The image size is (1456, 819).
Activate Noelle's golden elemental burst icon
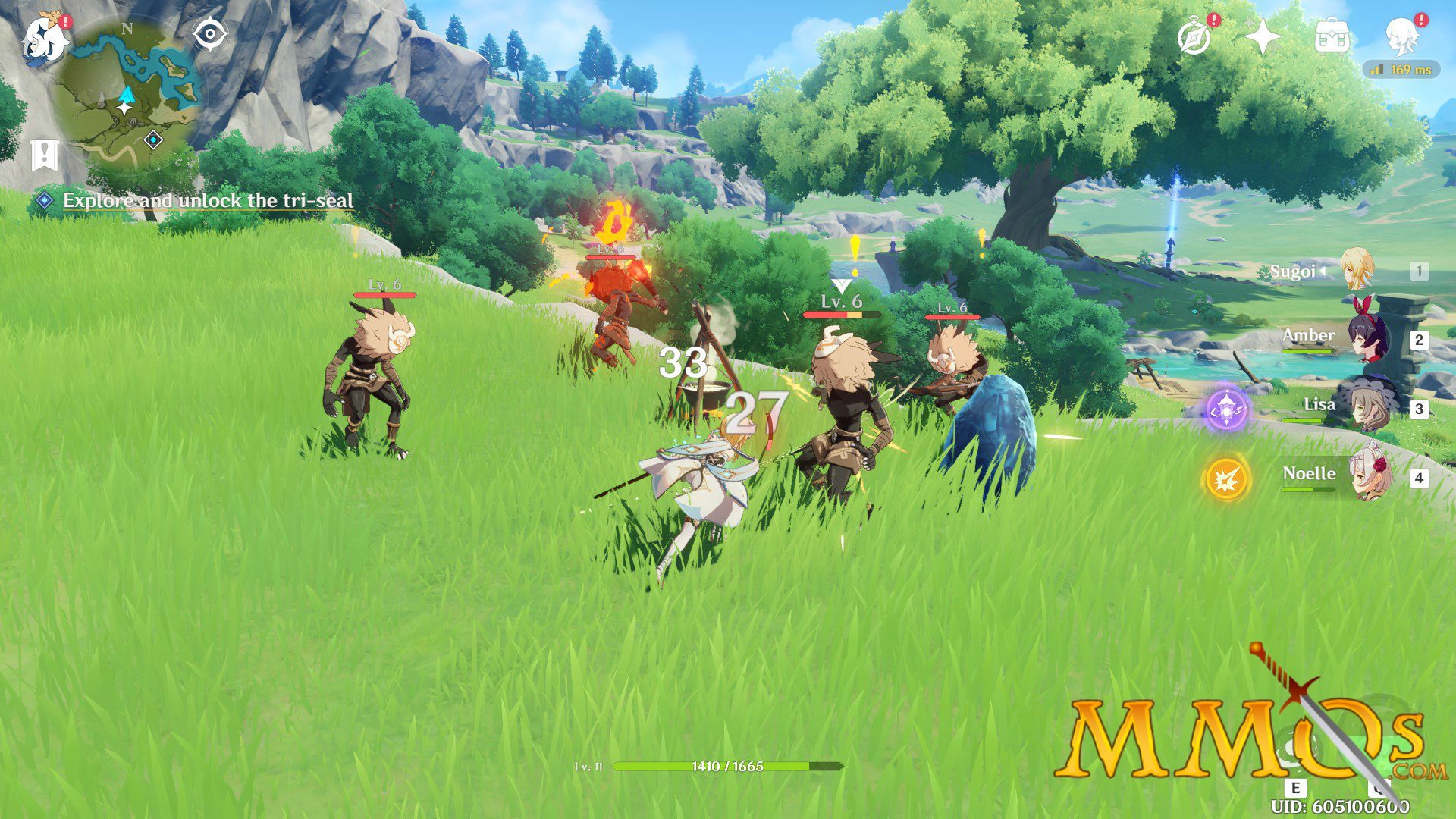[1226, 479]
